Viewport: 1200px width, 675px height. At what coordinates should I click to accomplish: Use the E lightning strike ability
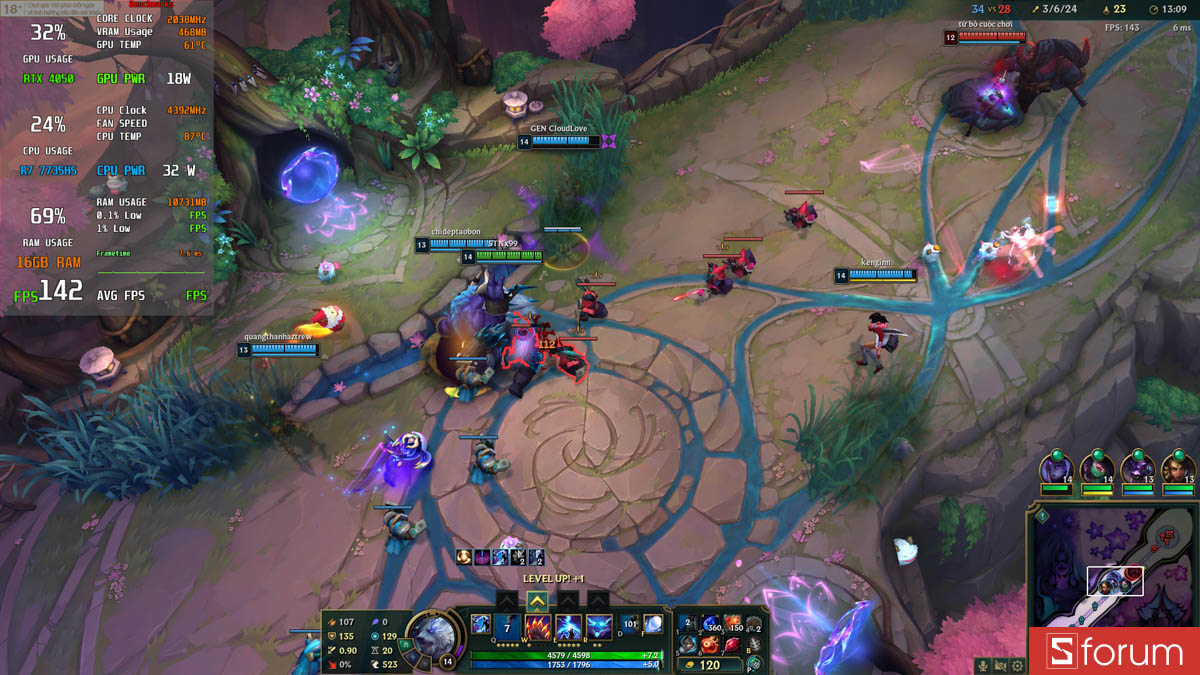(x=568, y=628)
